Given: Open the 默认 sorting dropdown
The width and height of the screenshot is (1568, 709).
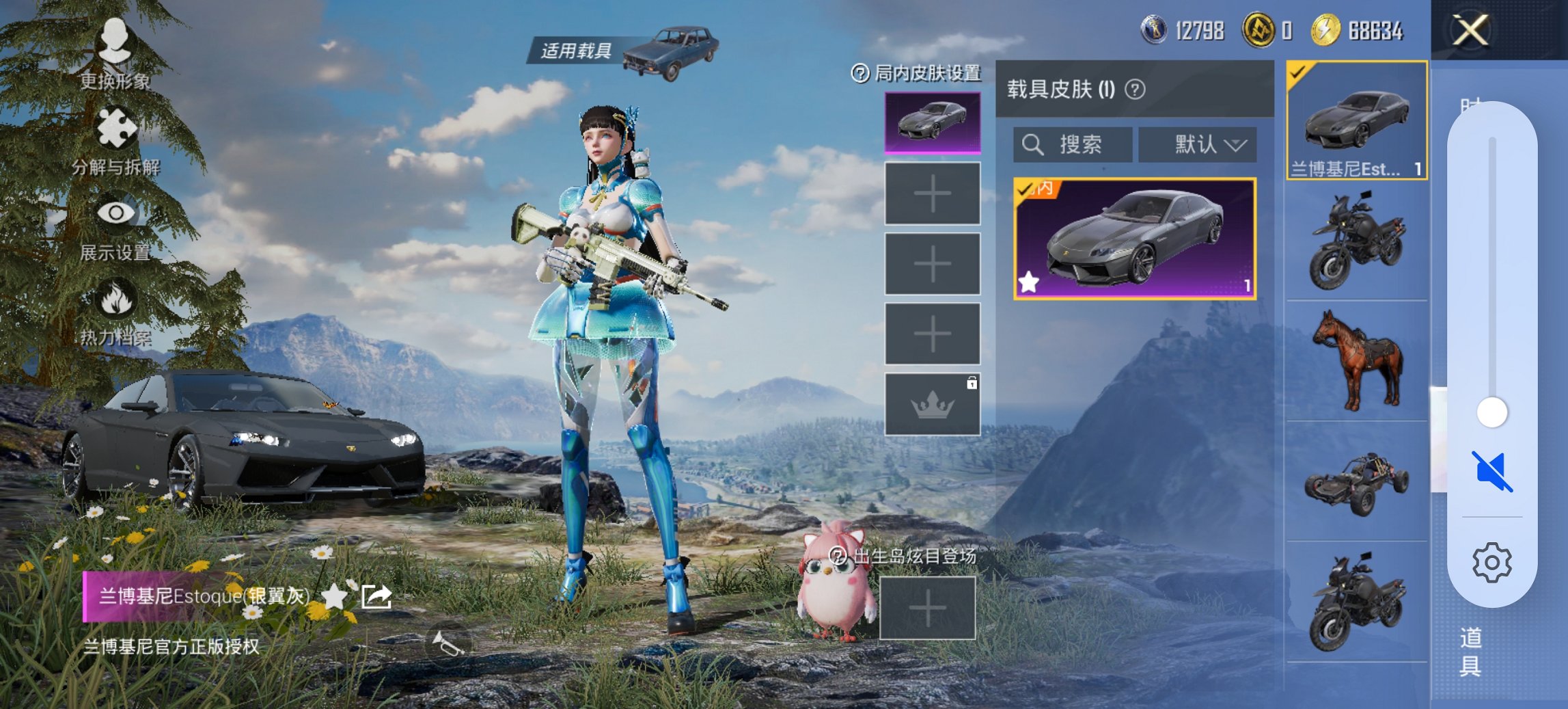Looking at the screenshot, I should pos(1198,145).
